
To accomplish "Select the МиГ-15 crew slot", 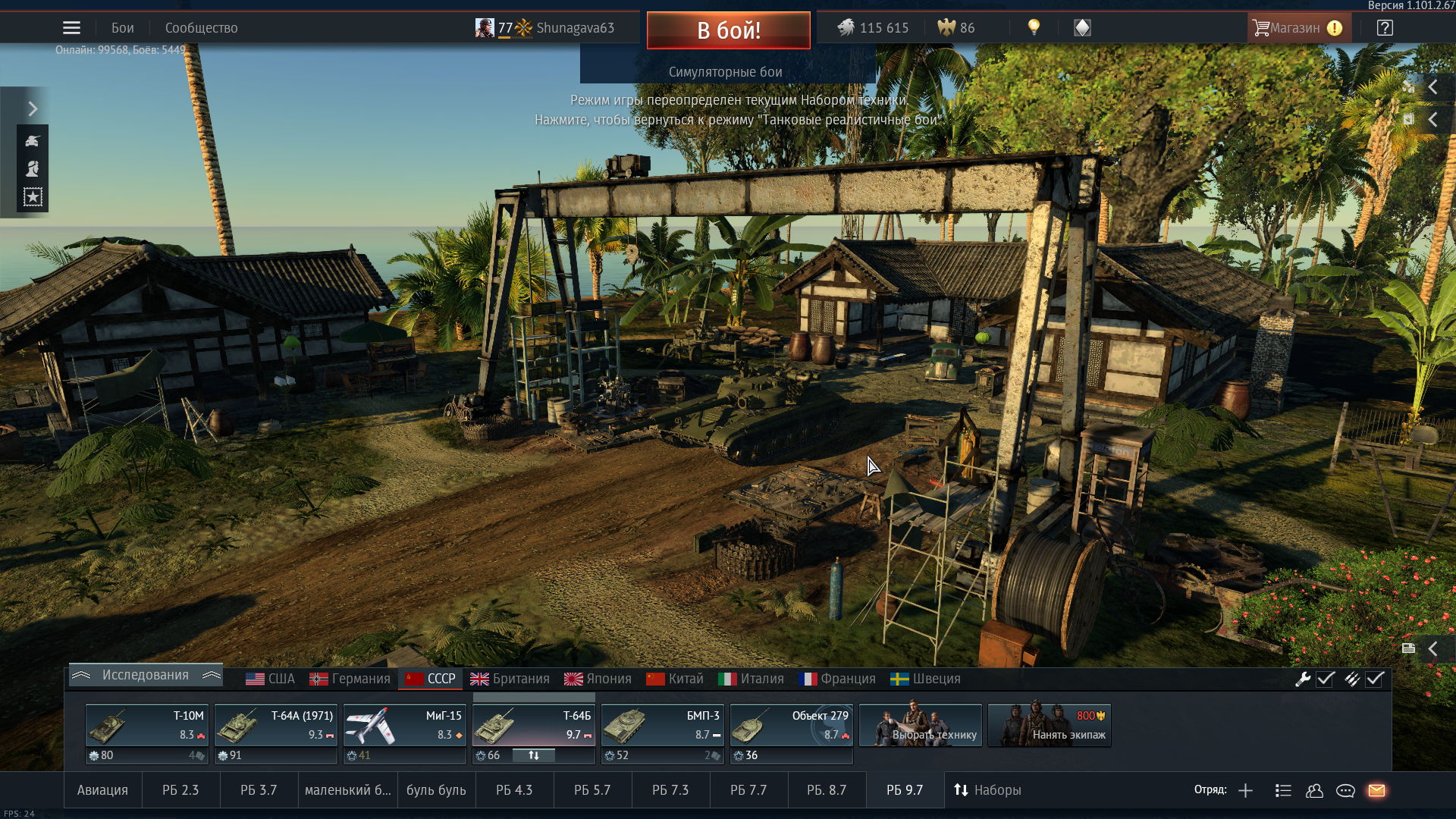I will (404, 726).
